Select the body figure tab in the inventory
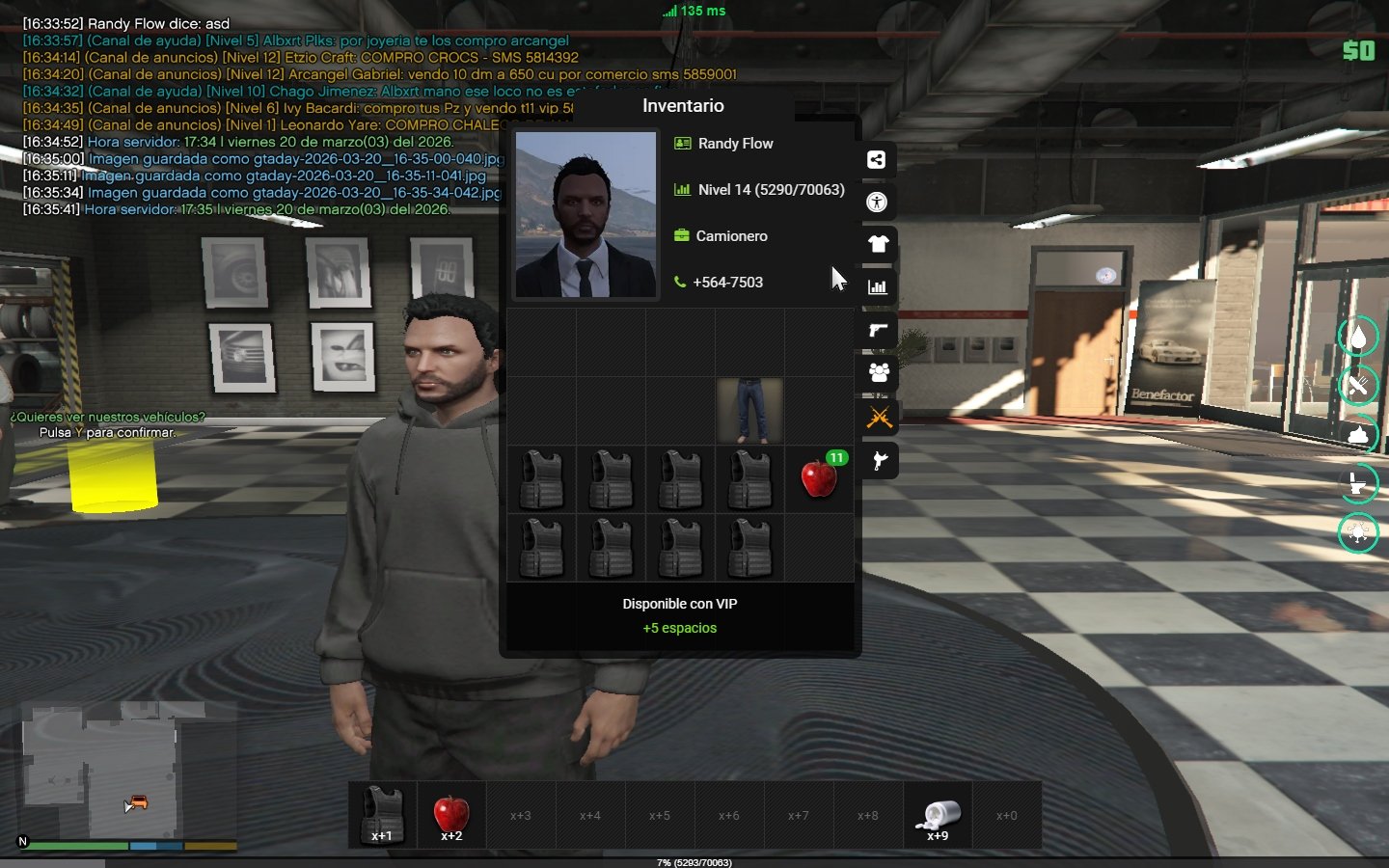Image resolution: width=1389 pixels, height=868 pixels. click(x=877, y=203)
